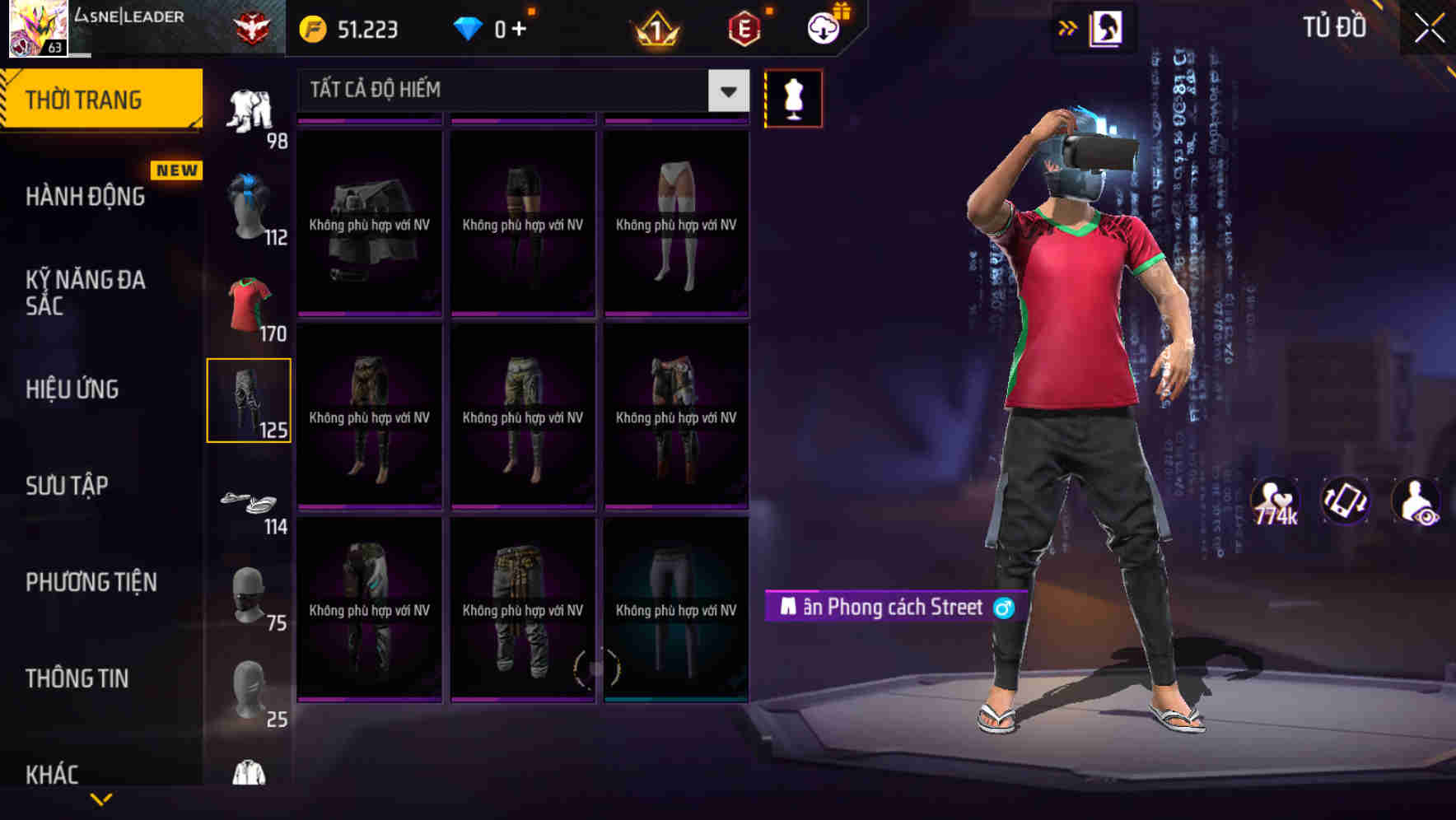Open the PHƯƠNG TIỆN category
The height and width of the screenshot is (820, 1456).
point(91,582)
